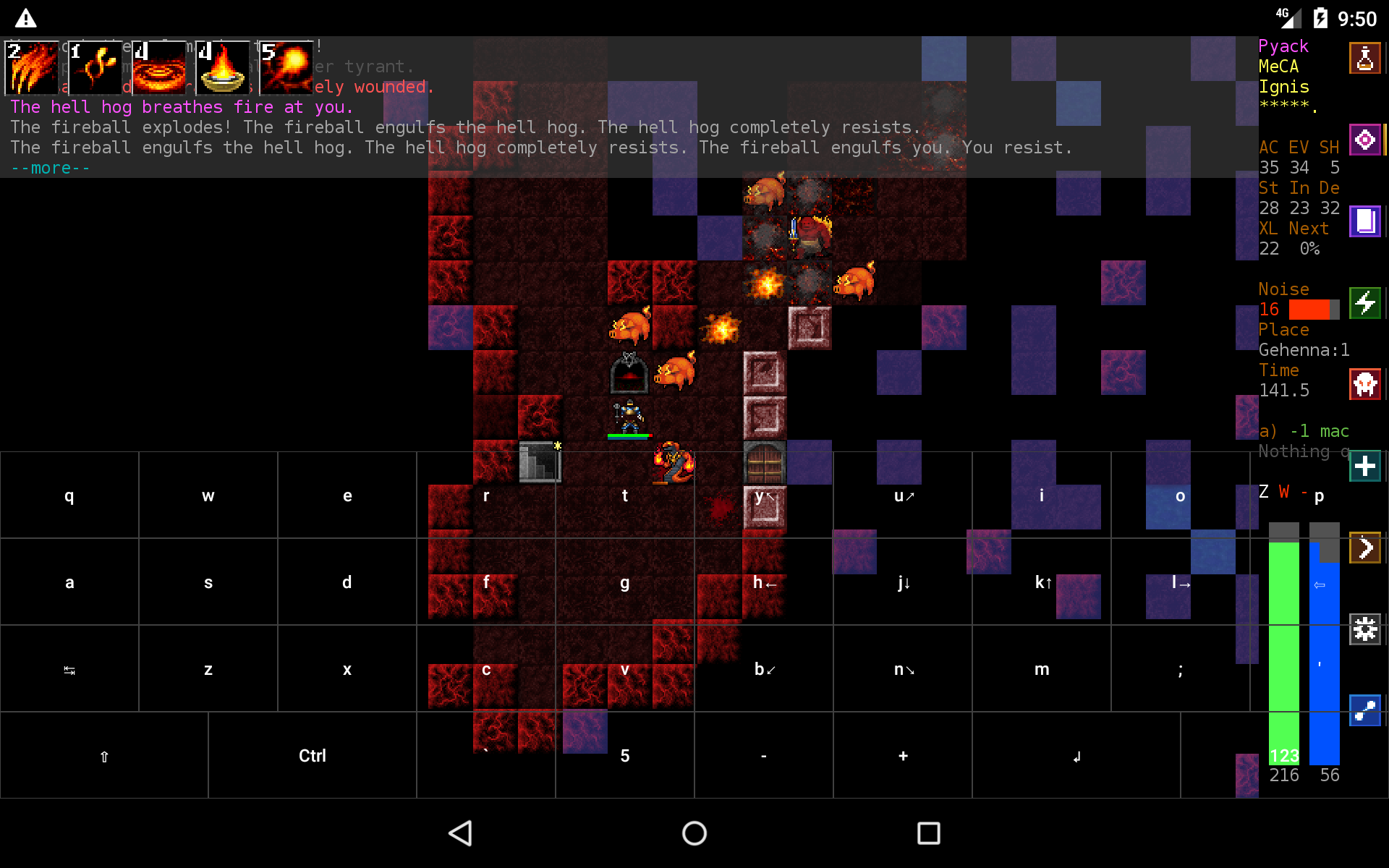Go back with Android's back triangle
The image size is (1389, 868).
click(x=461, y=833)
